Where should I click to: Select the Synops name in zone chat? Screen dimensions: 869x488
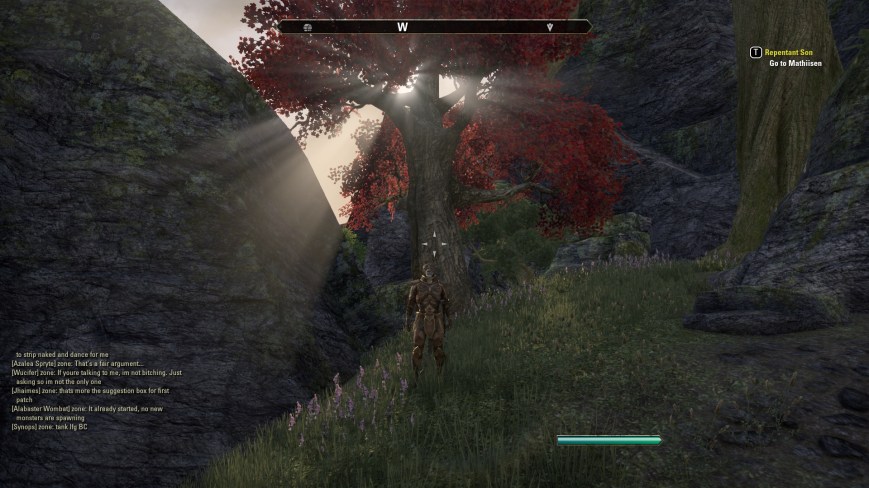25,427
